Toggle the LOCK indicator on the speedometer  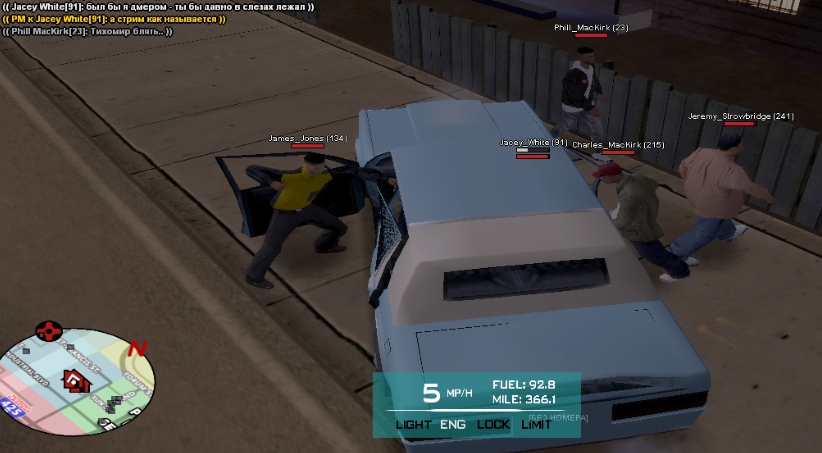[x=493, y=424]
